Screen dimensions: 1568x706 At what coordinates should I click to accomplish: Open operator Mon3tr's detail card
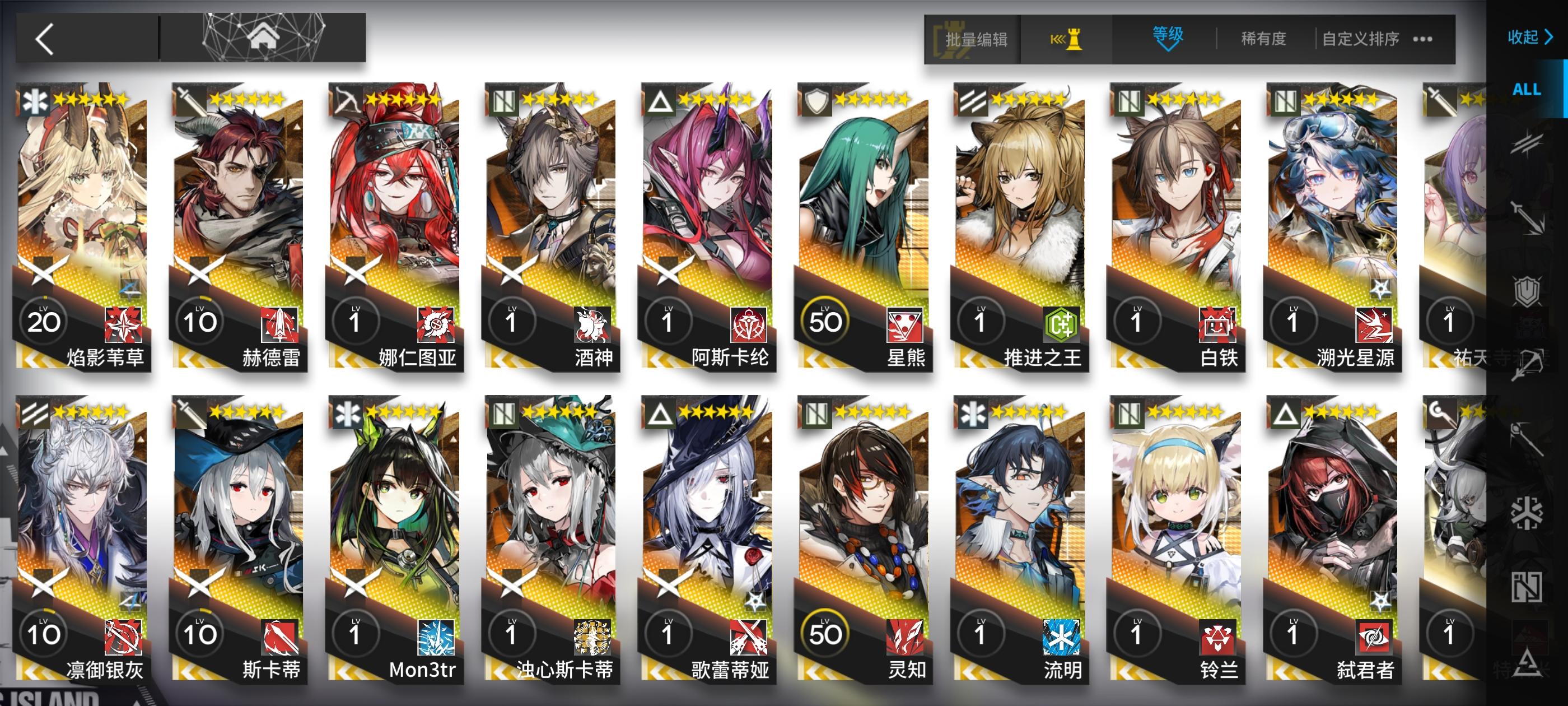(395, 536)
